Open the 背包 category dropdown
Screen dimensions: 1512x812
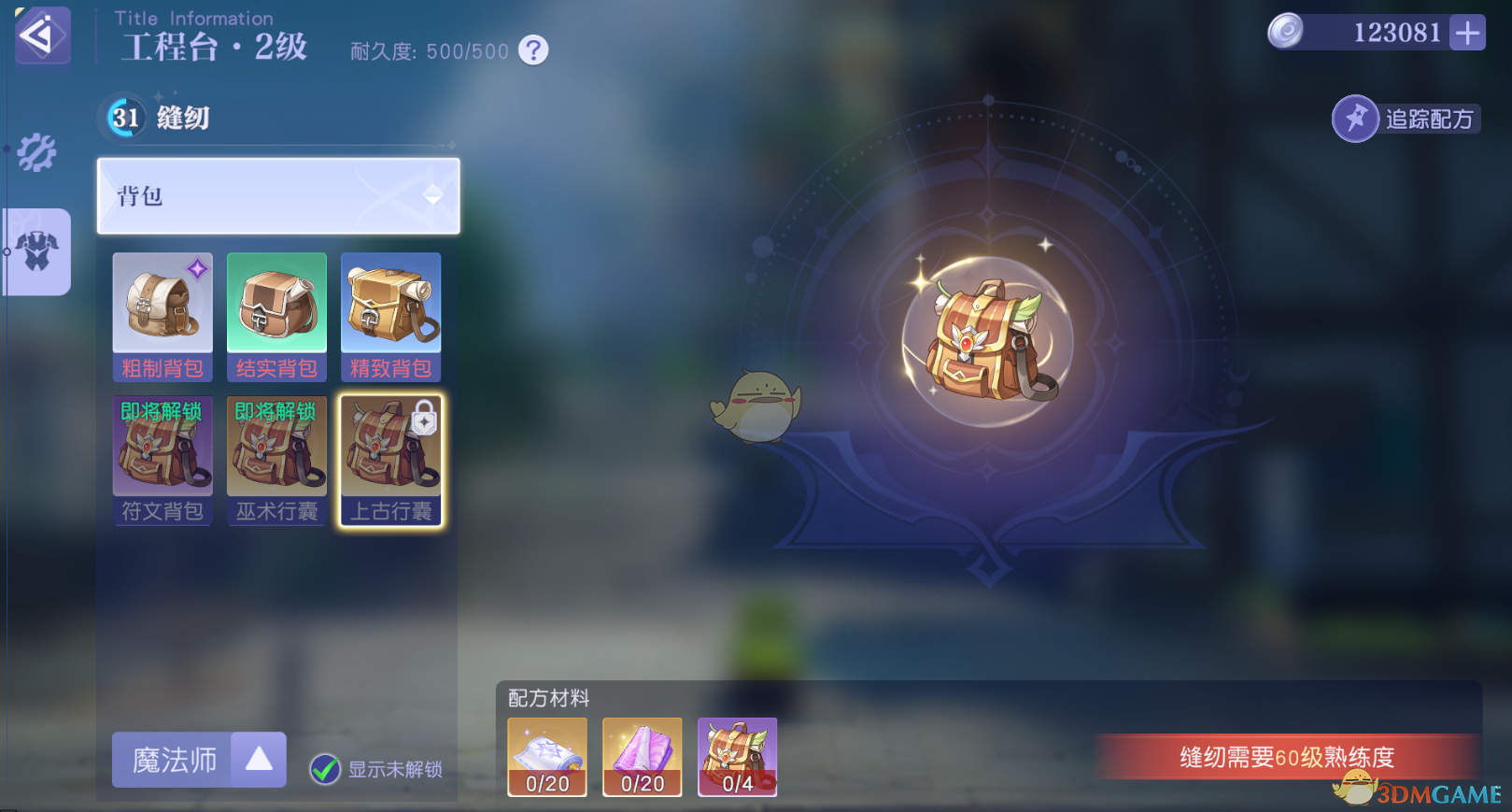(277, 197)
